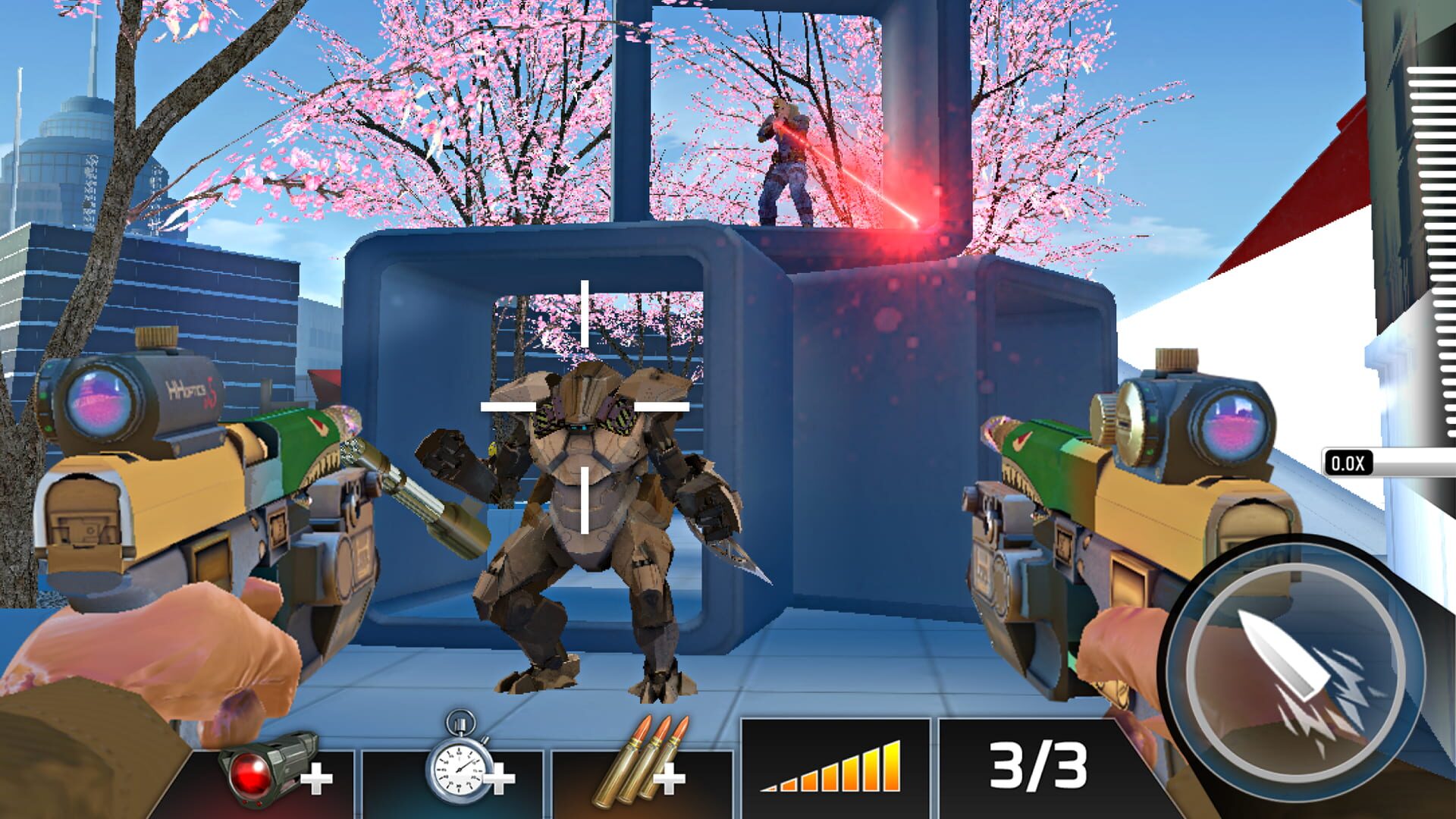The image size is (1456, 819).
Task: Select the bullets ammo item
Action: pos(648,758)
